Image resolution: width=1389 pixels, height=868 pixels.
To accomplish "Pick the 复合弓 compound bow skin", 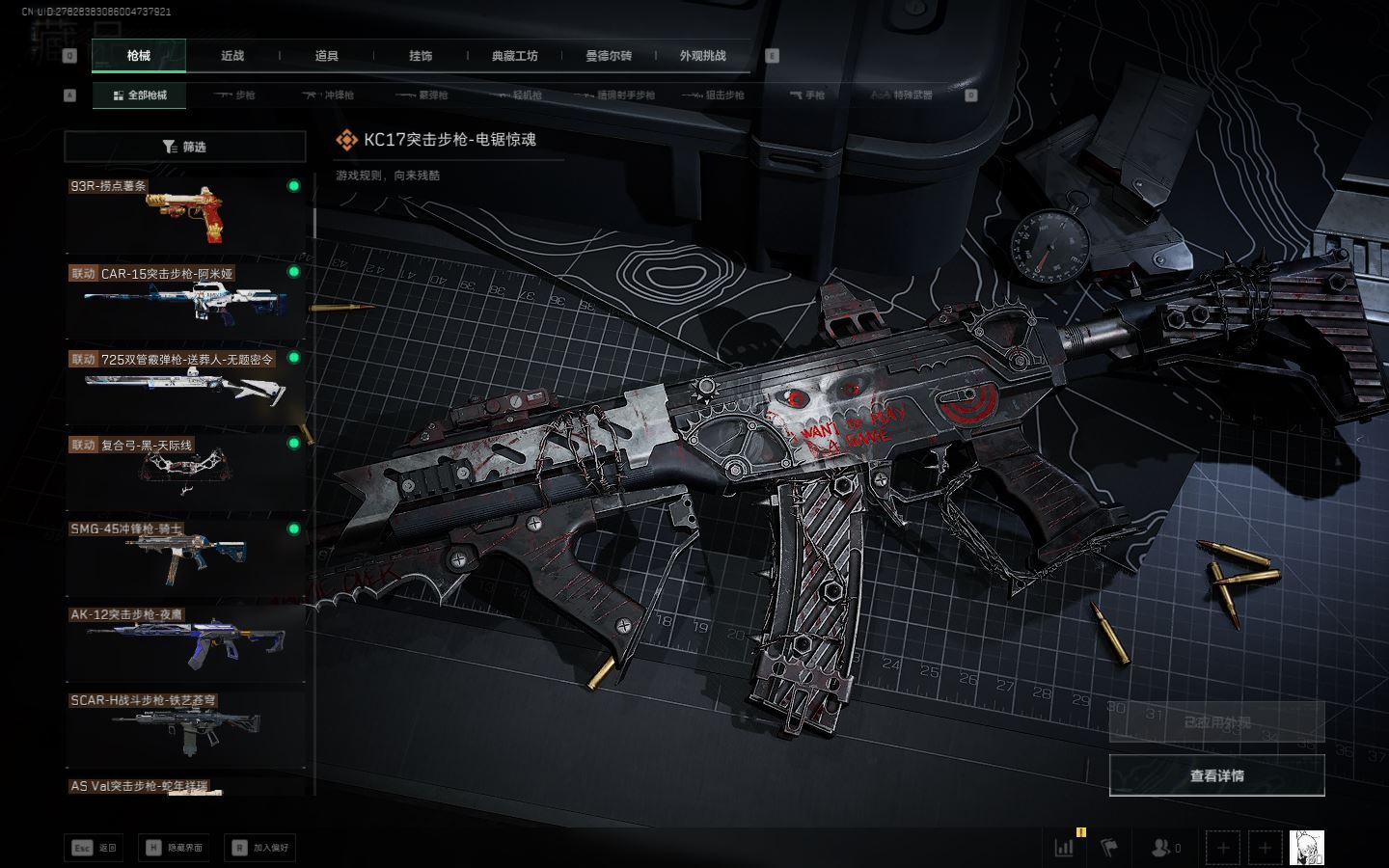I will click(x=185, y=471).
